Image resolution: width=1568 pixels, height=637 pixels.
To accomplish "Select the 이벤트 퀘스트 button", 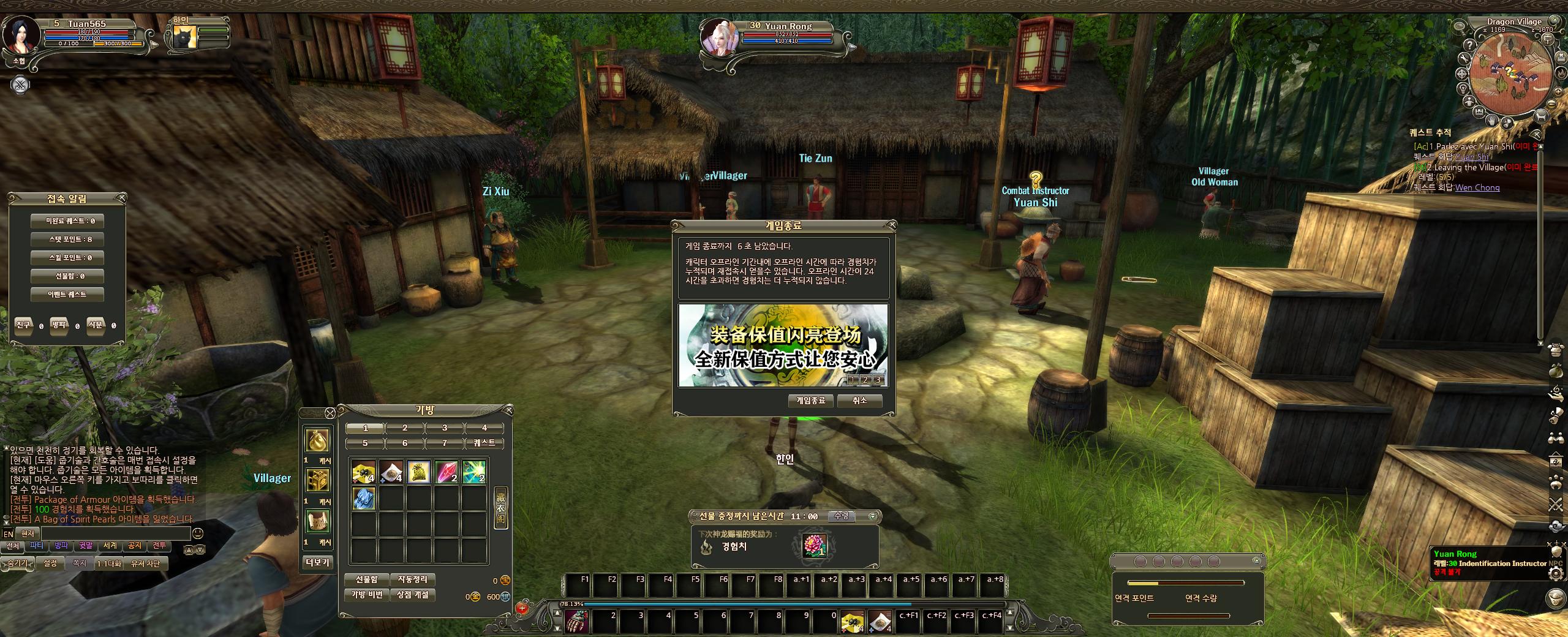I will [67, 295].
